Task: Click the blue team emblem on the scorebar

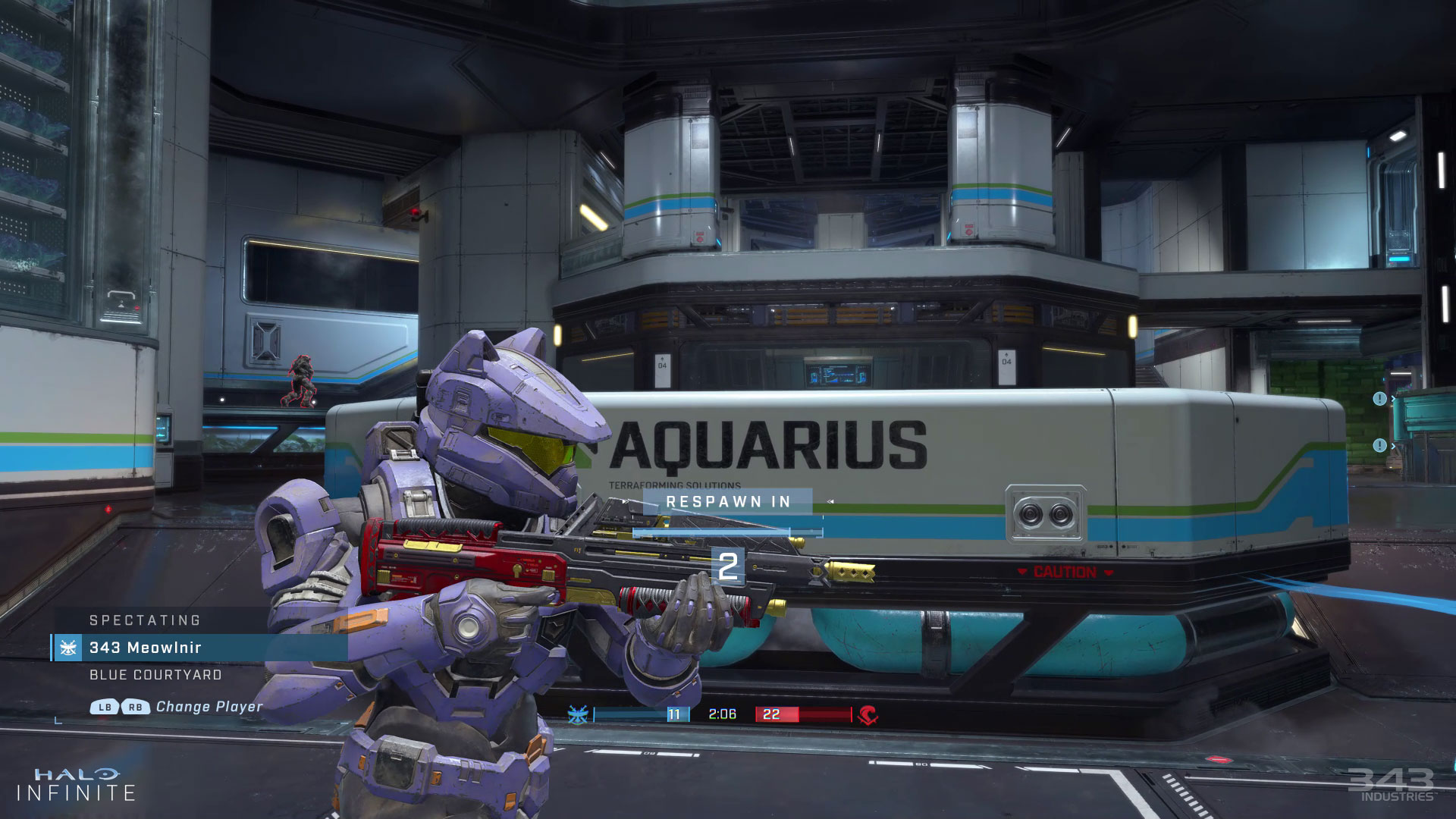Action: click(x=578, y=714)
